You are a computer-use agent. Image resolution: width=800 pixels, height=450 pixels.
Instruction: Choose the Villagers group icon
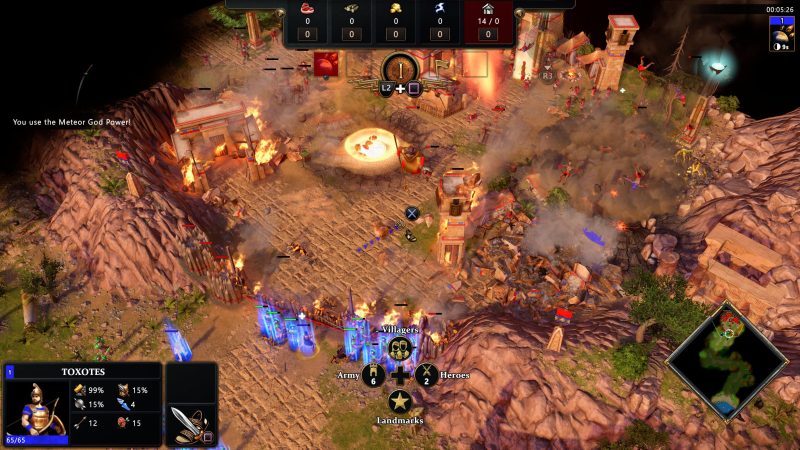(x=400, y=349)
